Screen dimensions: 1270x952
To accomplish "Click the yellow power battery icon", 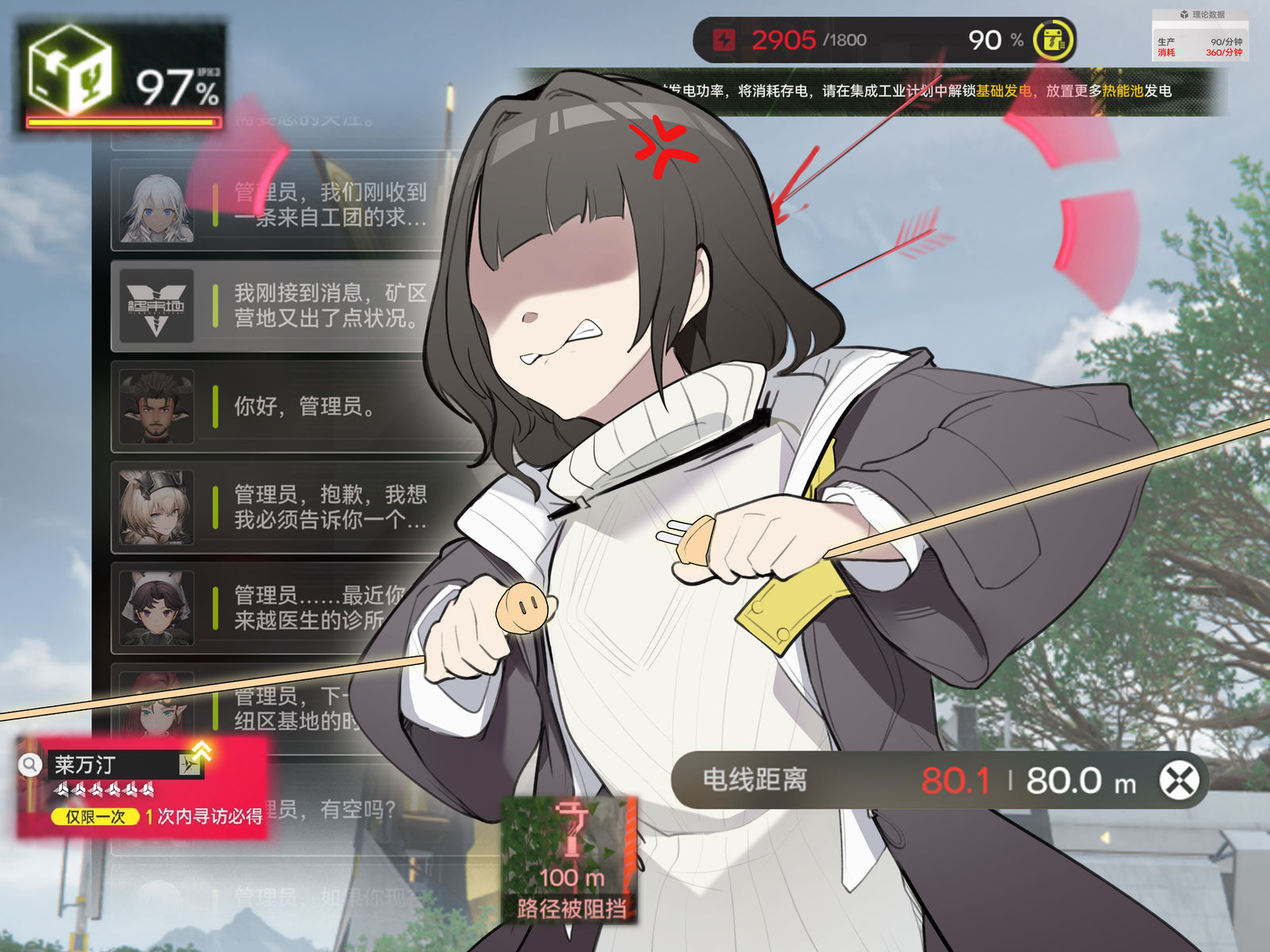I will pos(1053,40).
